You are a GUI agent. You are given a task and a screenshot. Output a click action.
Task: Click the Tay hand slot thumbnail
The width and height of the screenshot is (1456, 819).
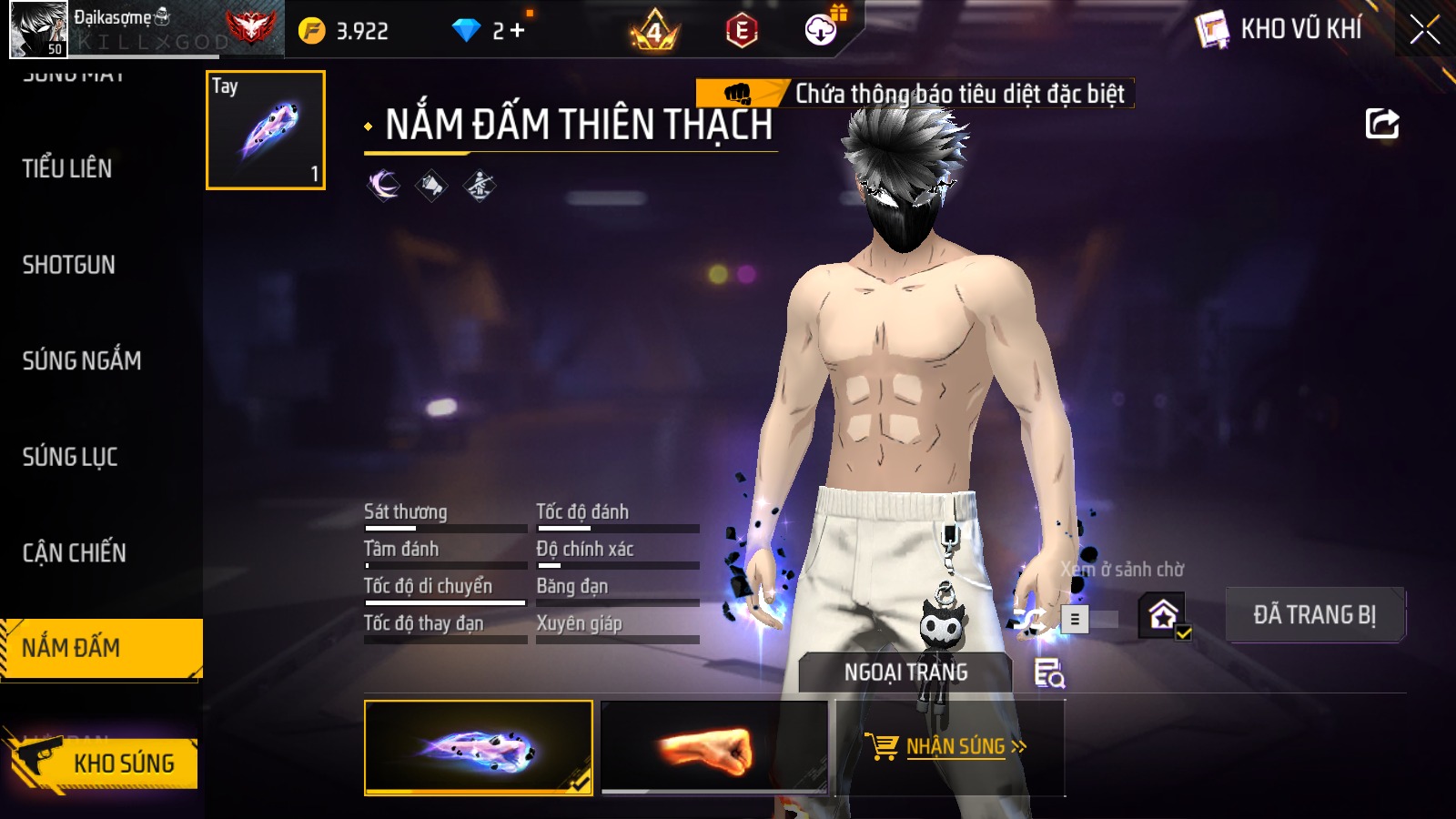[x=266, y=130]
